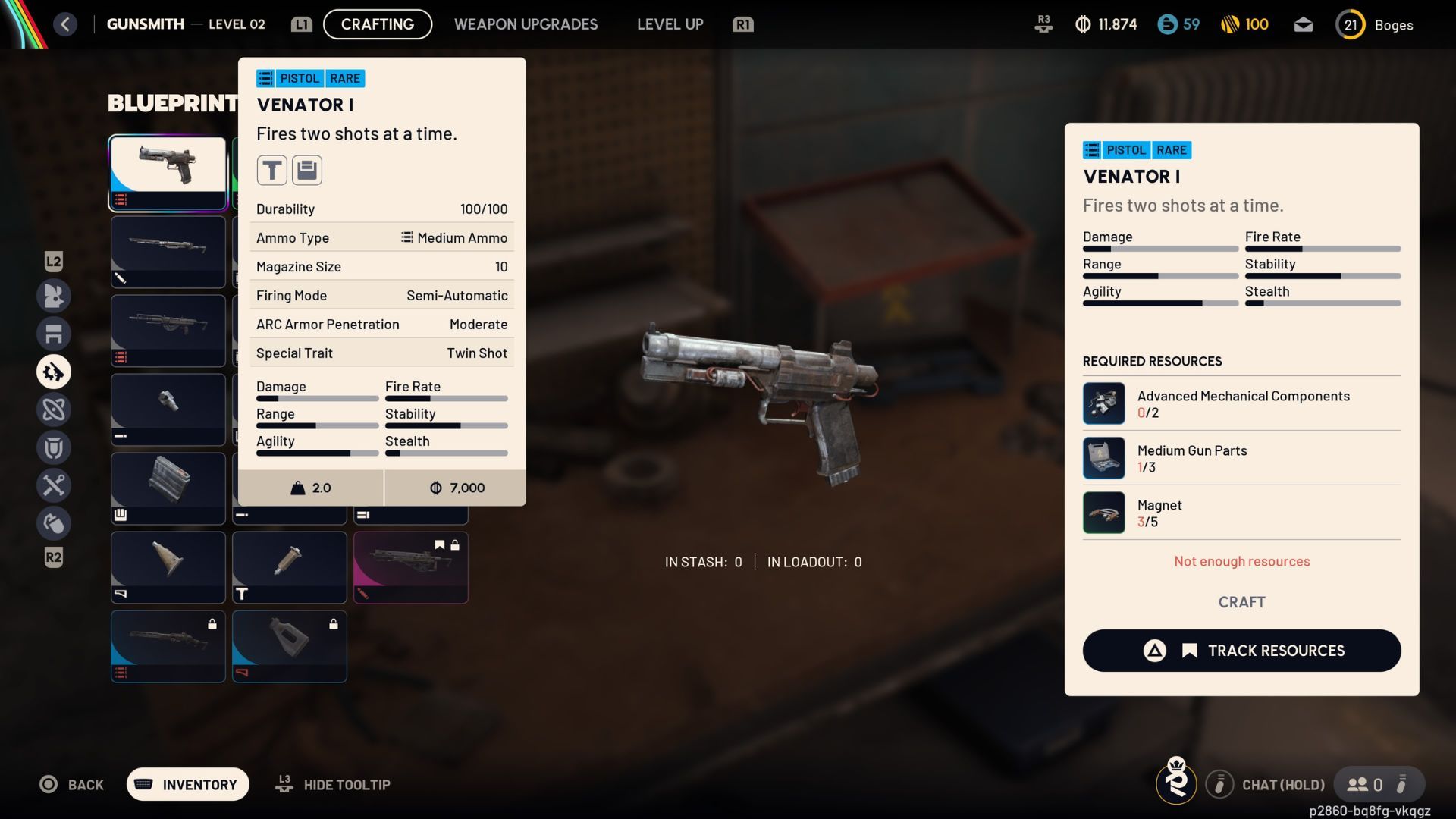Switch to the rooster icon station

[54, 296]
